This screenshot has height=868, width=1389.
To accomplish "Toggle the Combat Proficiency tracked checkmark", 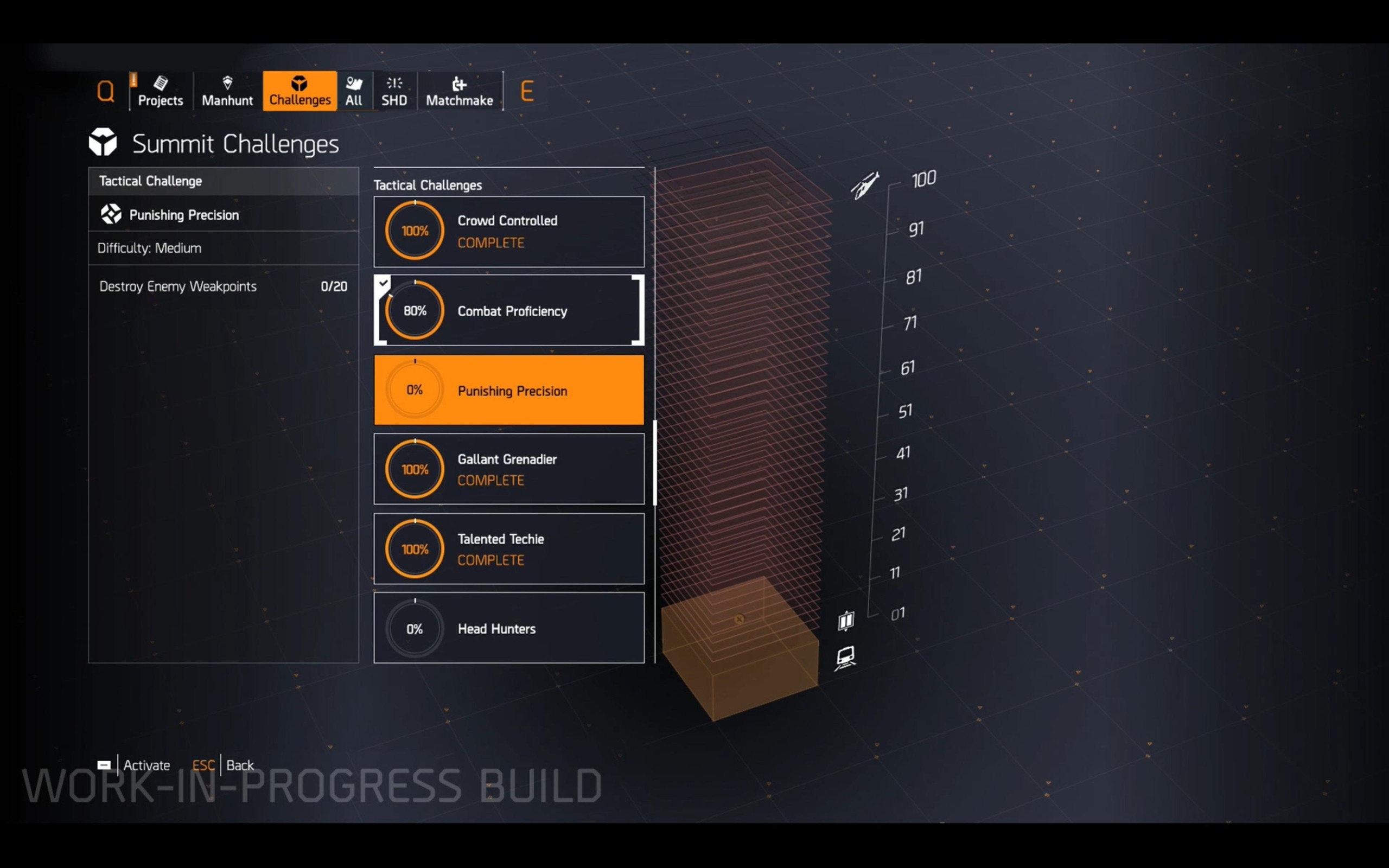I will pos(383,283).
